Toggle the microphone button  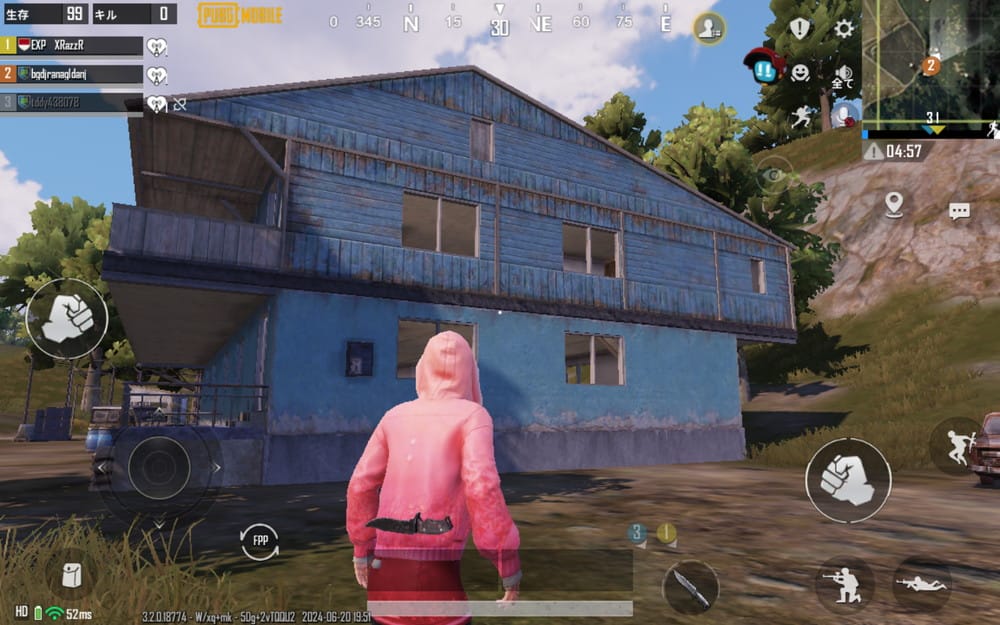pyautogui.click(x=845, y=115)
